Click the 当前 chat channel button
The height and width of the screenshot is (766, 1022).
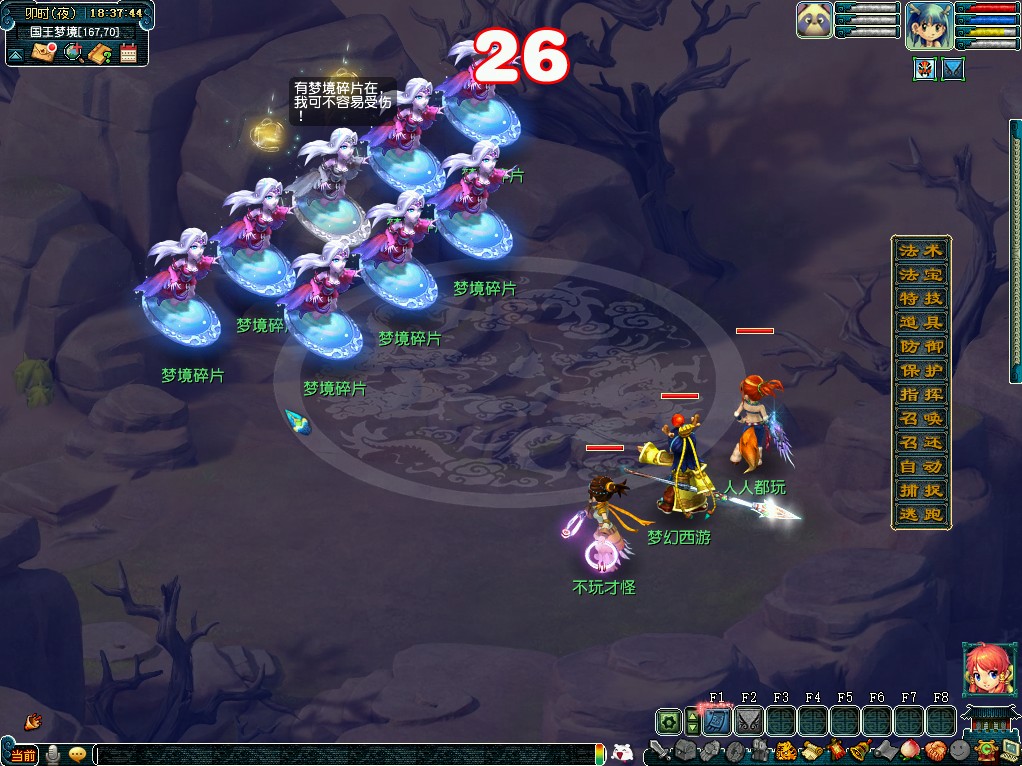[23, 755]
